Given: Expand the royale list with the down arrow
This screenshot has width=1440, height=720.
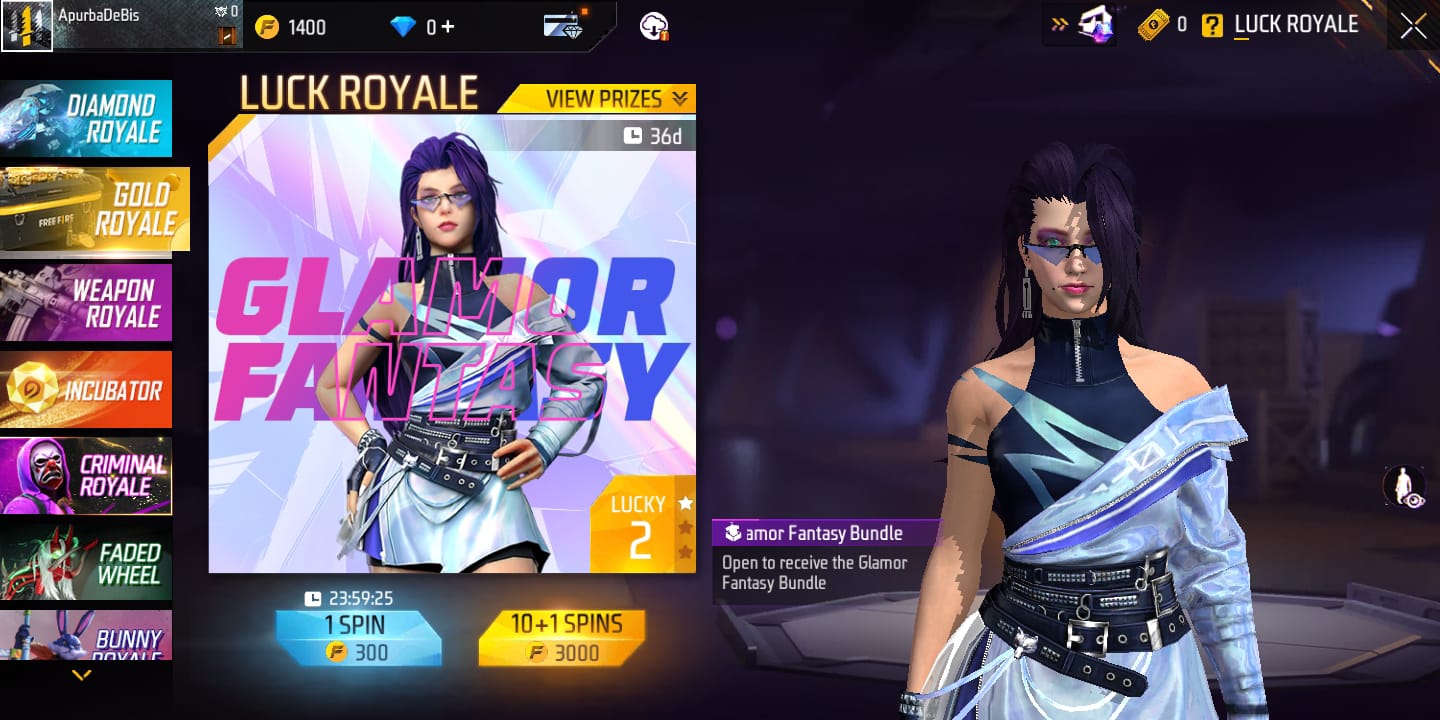Looking at the screenshot, I should (x=82, y=676).
